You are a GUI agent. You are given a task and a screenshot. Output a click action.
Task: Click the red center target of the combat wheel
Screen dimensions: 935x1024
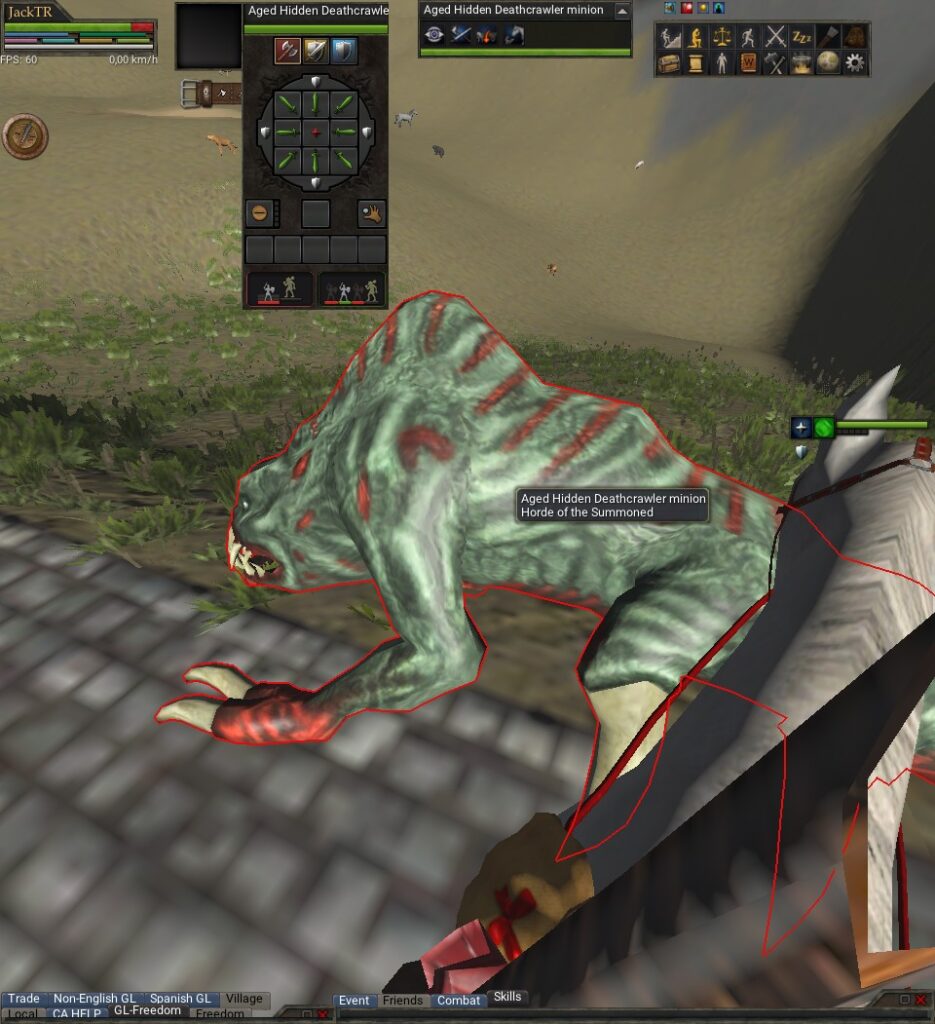tap(316, 133)
